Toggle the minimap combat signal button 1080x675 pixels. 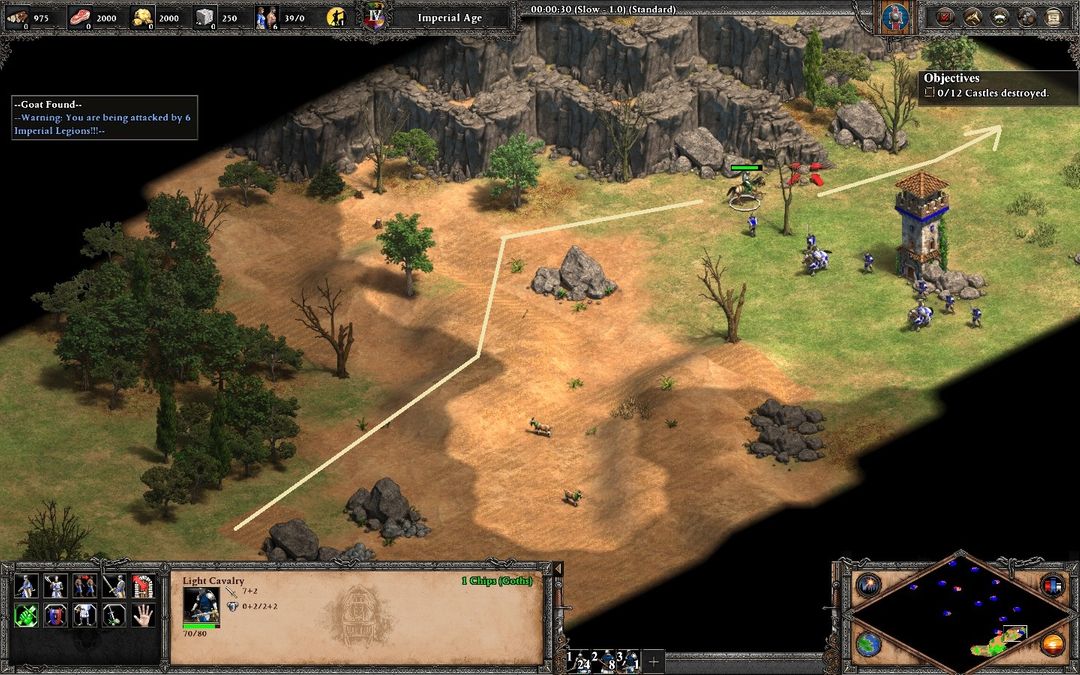pos(867,586)
